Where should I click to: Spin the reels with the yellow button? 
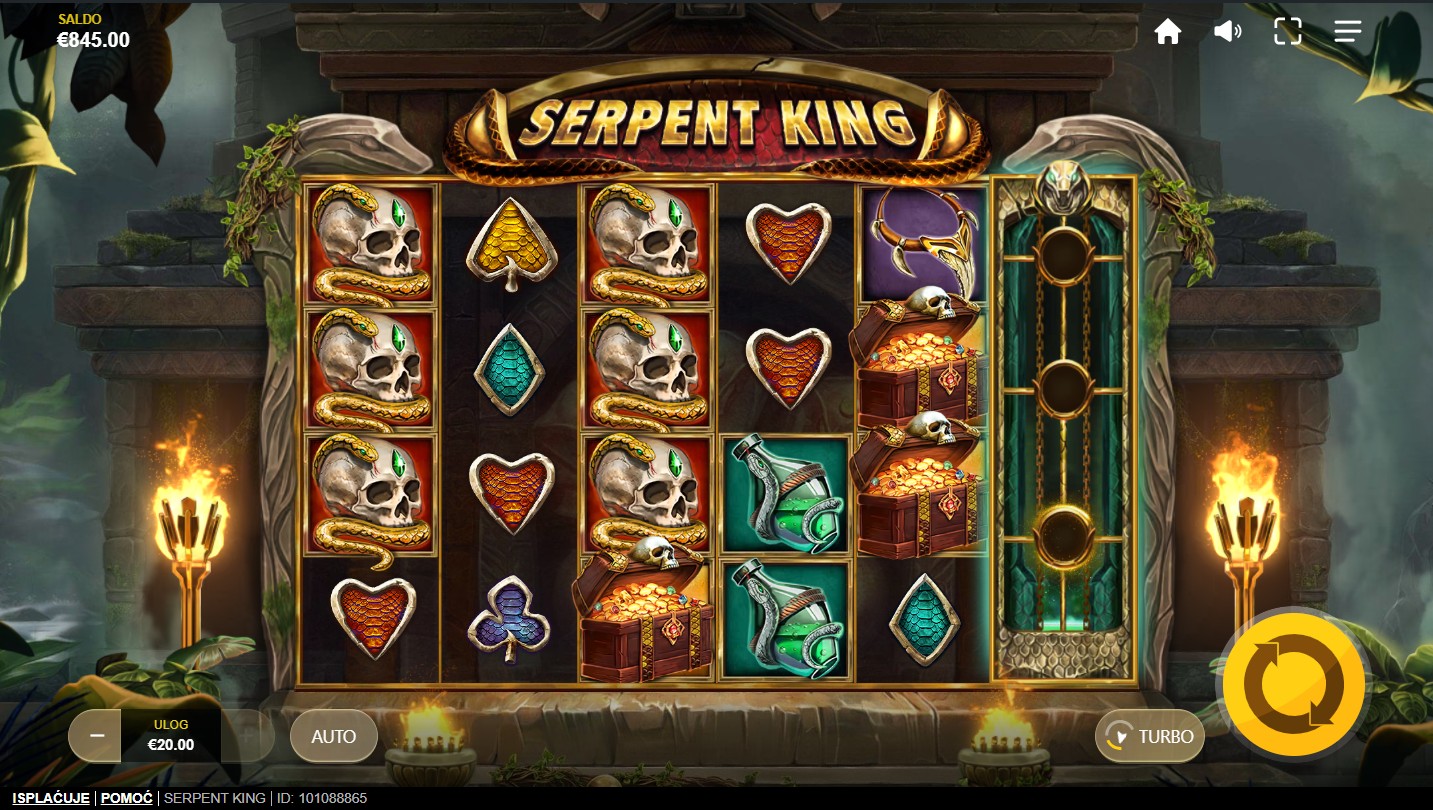tap(1293, 685)
